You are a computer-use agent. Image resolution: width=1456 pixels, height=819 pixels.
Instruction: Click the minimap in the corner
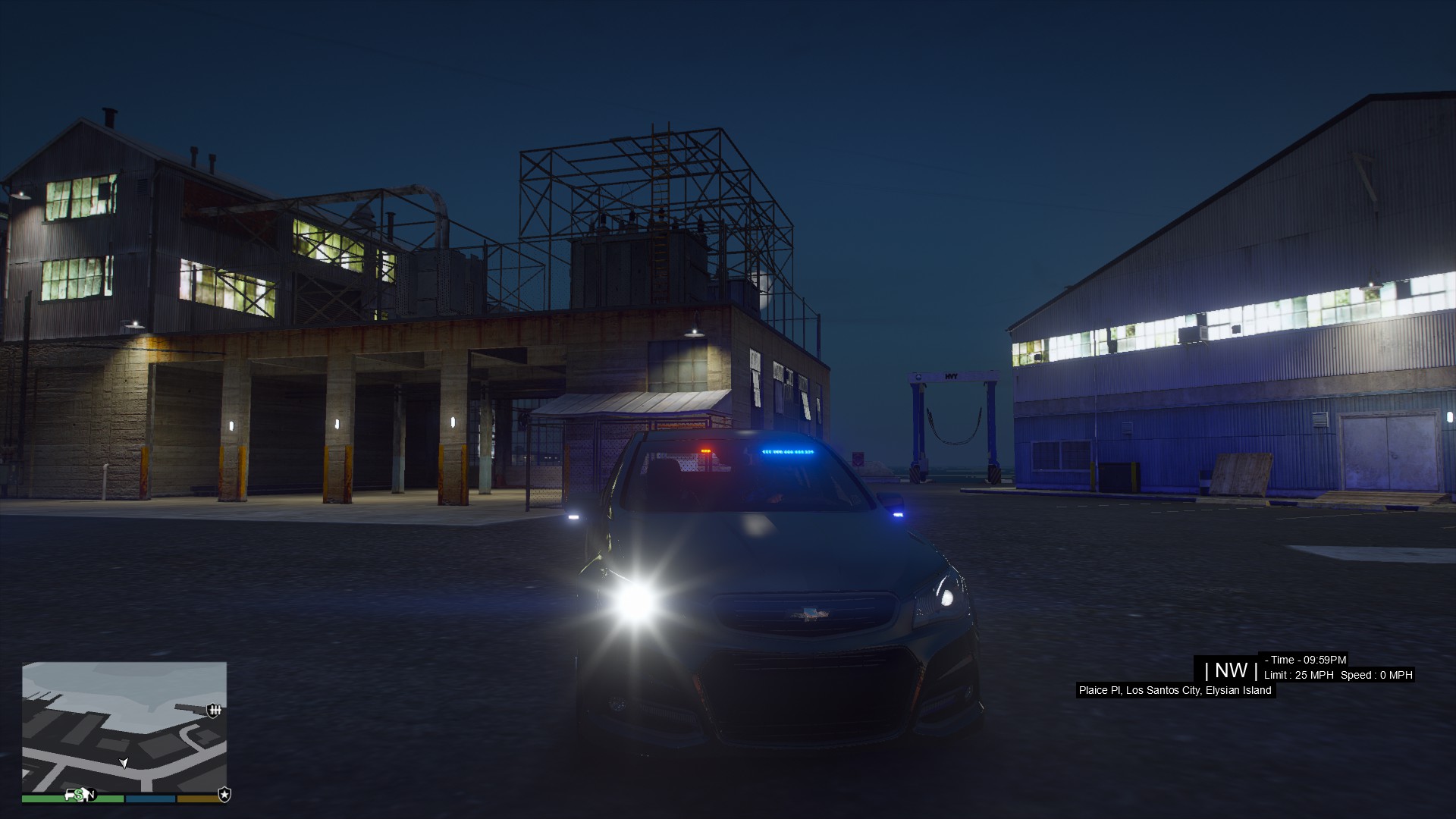[x=124, y=726]
